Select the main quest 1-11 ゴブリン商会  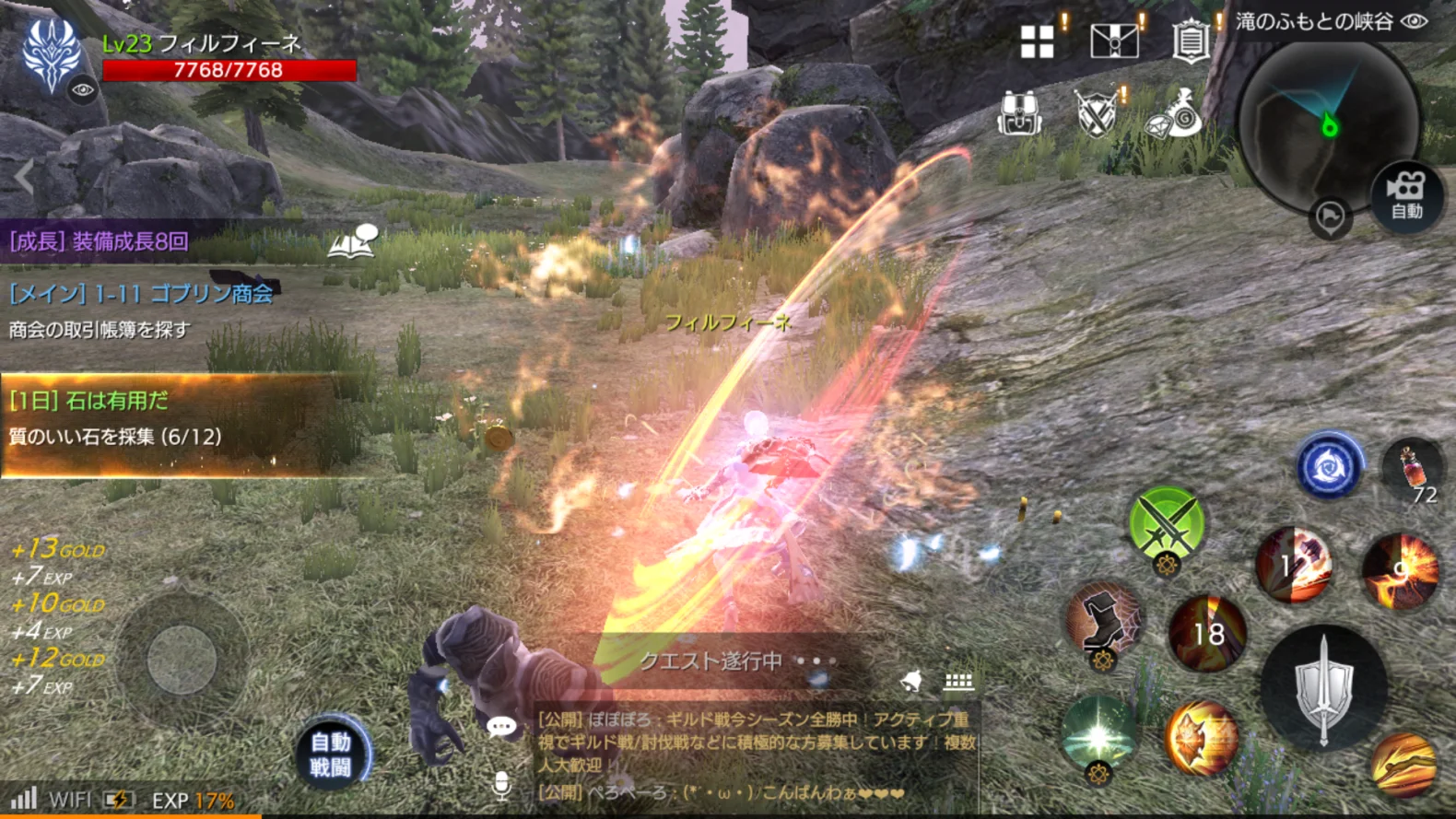(141, 294)
